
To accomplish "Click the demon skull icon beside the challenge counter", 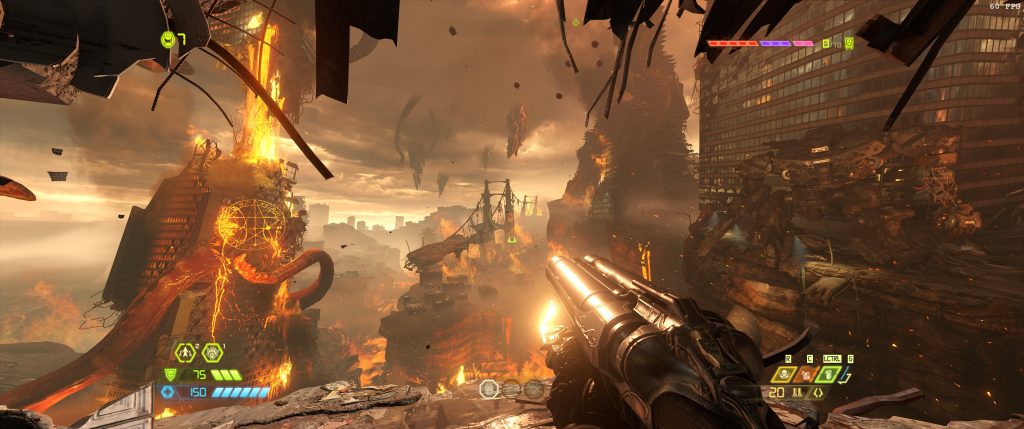I will (849, 44).
